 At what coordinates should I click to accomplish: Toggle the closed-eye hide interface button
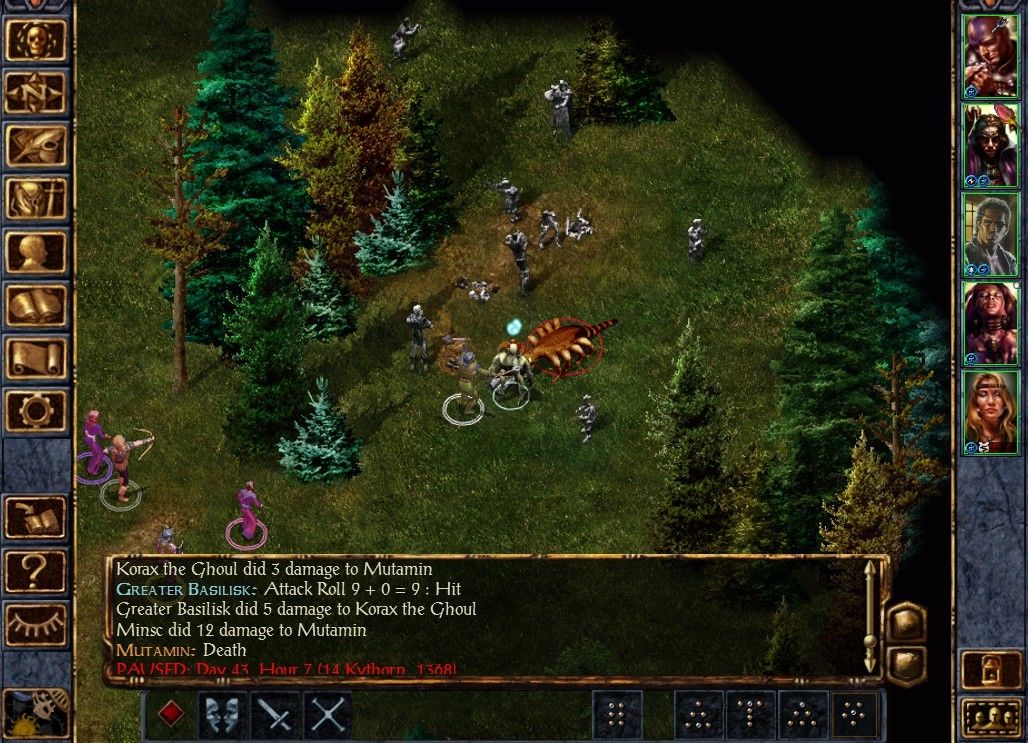click(x=36, y=623)
